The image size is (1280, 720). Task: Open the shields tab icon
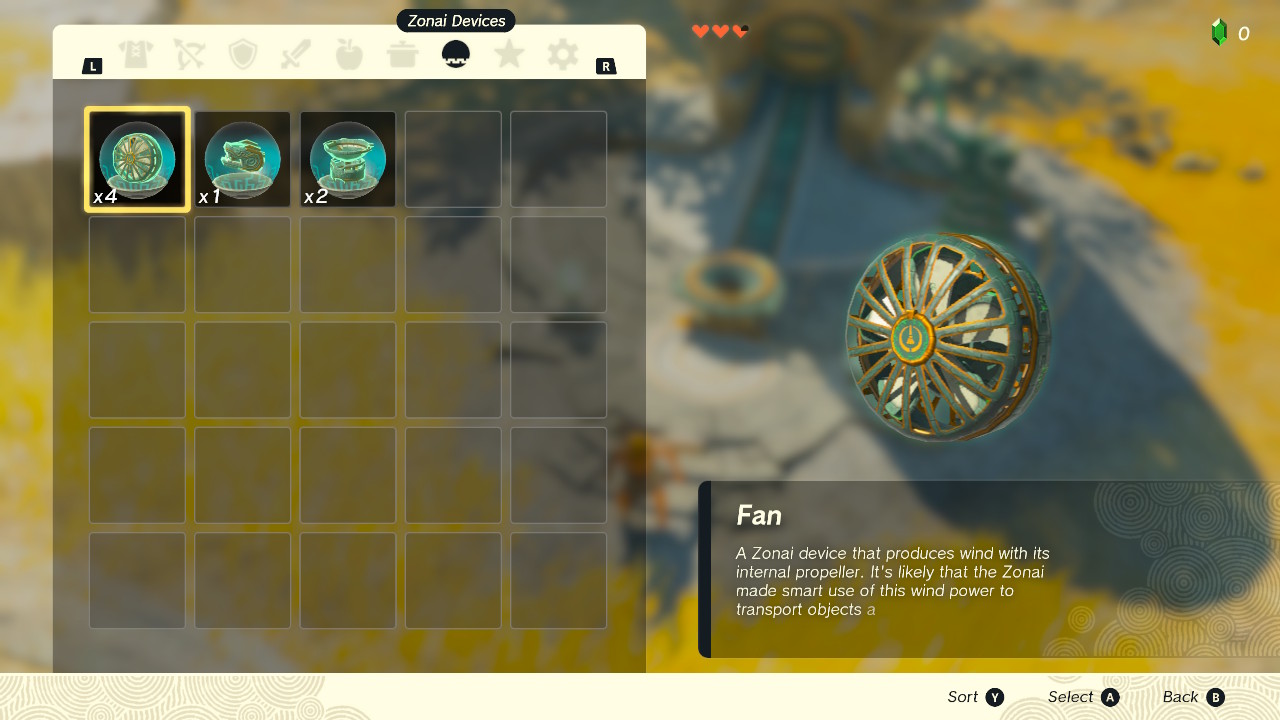click(x=242, y=54)
